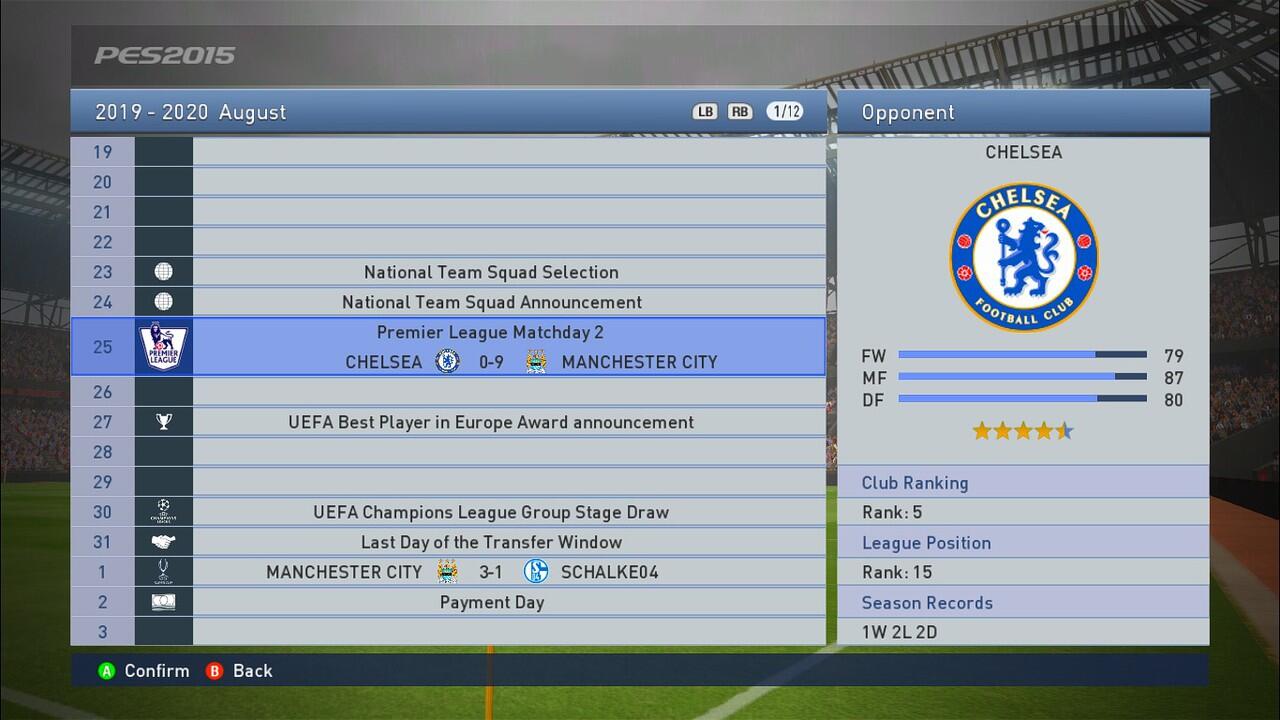
Task: Select UEFA Best Player in Europe Award row
Action: pyautogui.click(x=490, y=422)
